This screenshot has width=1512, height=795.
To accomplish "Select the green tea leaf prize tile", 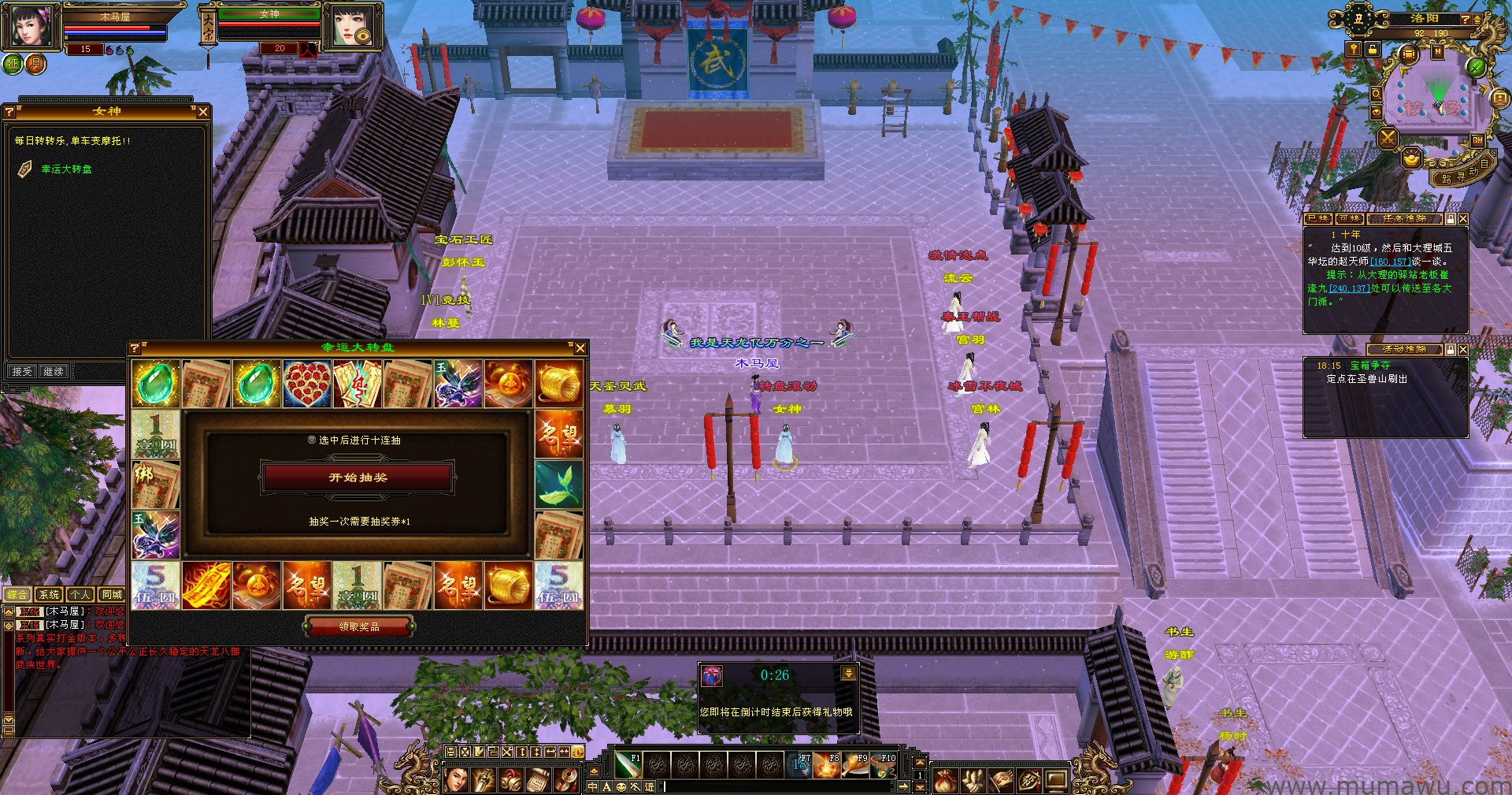I will [x=559, y=485].
